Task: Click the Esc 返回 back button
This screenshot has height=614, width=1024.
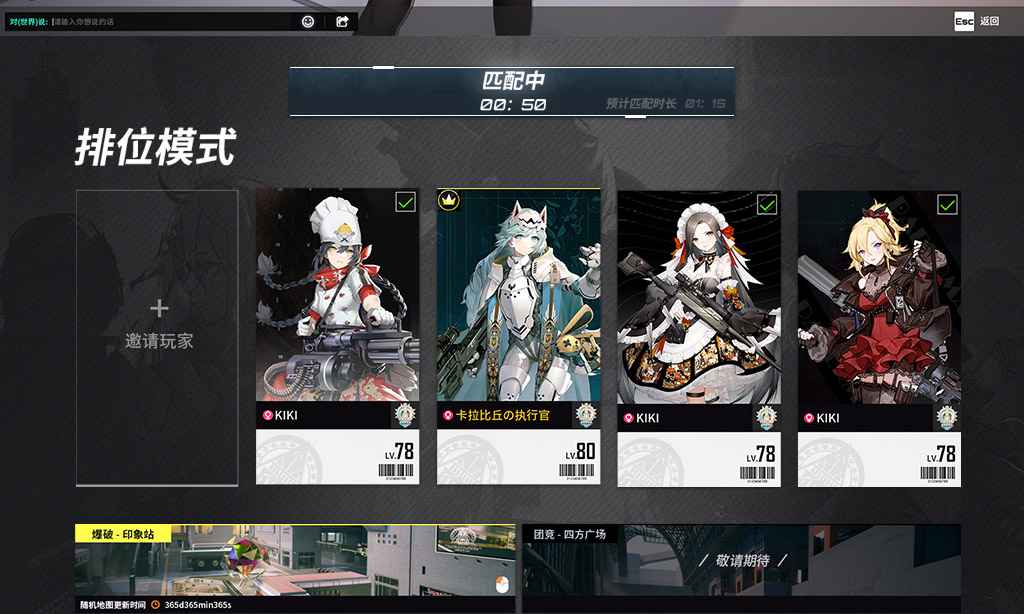Action: click(x=976, y=21)
